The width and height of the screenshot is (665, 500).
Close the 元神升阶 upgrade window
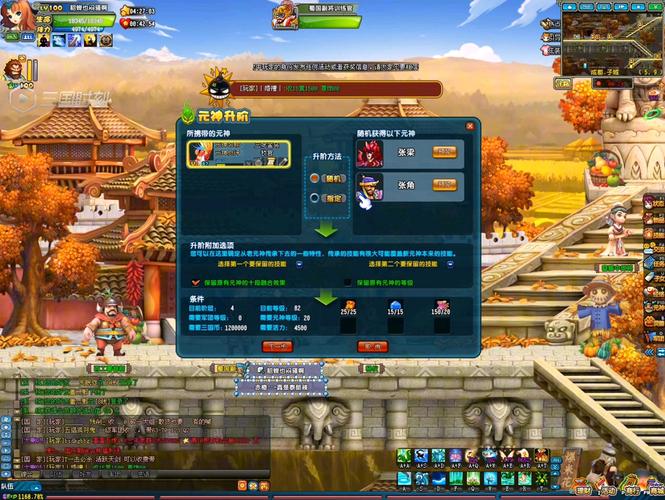click(x=469, y=126)
